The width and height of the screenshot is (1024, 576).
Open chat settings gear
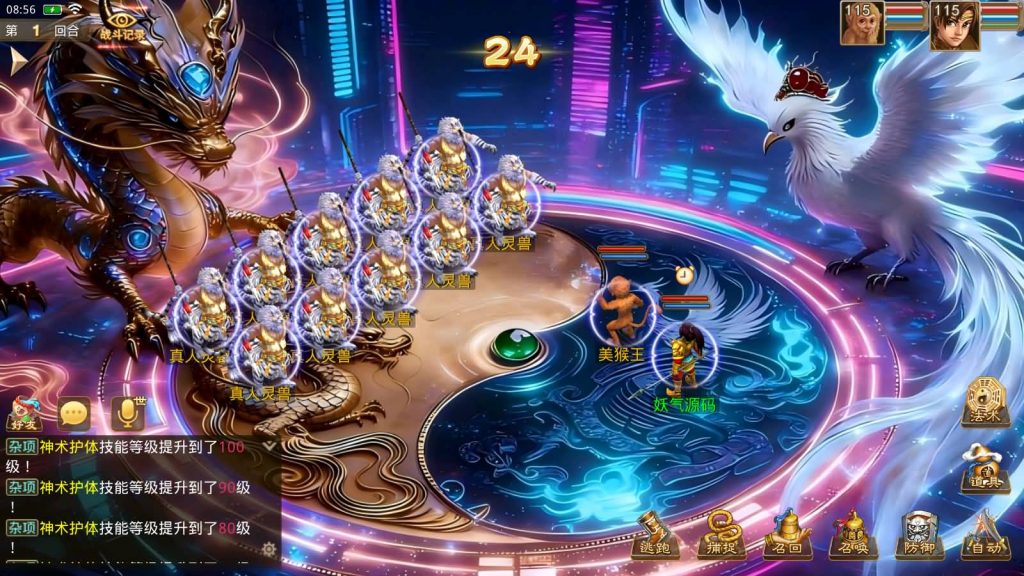[268, 549]
